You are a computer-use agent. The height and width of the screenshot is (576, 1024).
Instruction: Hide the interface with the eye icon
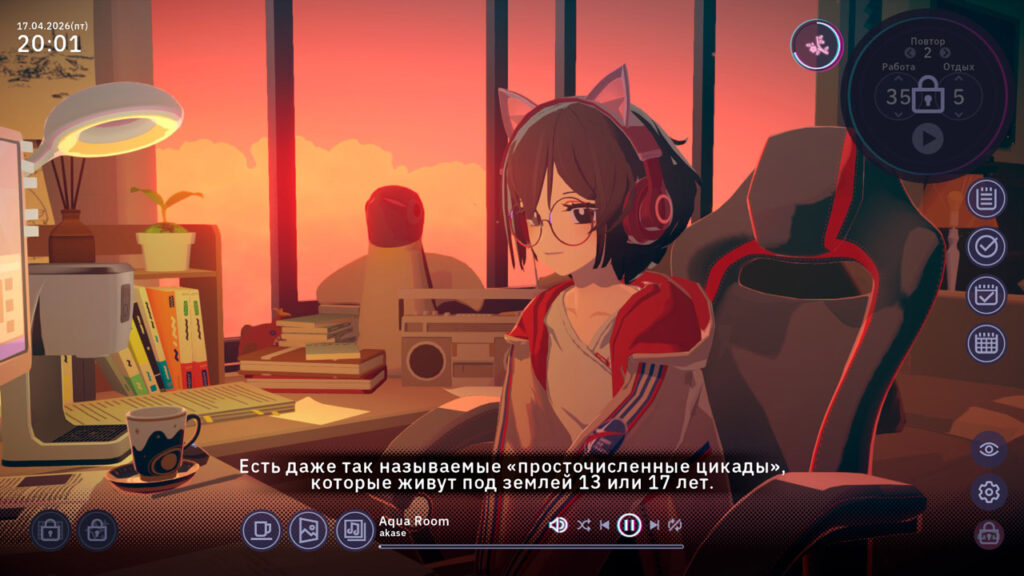[x=989, y=449]
